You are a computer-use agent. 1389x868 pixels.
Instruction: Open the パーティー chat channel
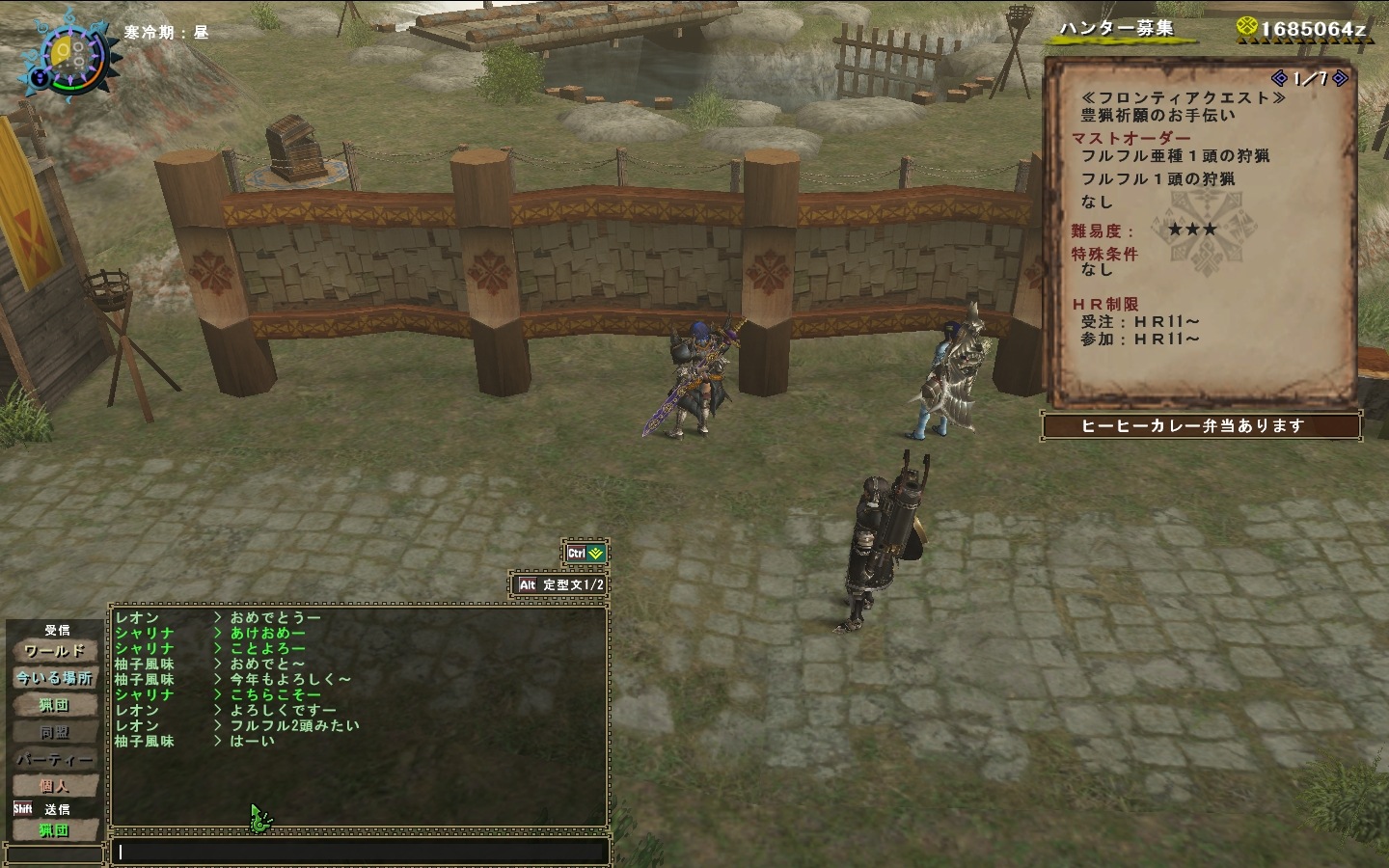[54, 759]
